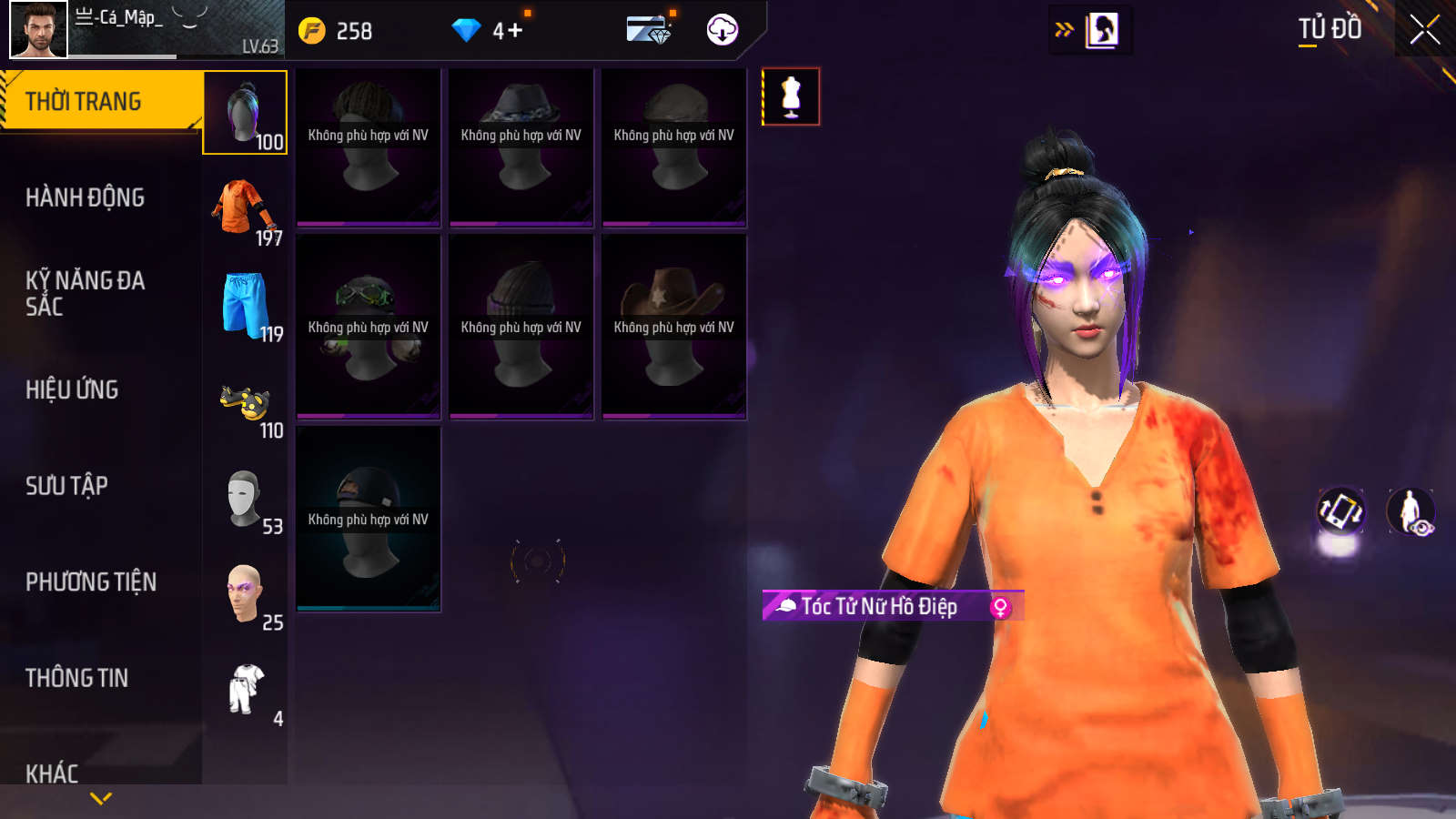Expand the sidebar with the down arrow
This screenshot has height=819, width=1456.
coord(101,798)
